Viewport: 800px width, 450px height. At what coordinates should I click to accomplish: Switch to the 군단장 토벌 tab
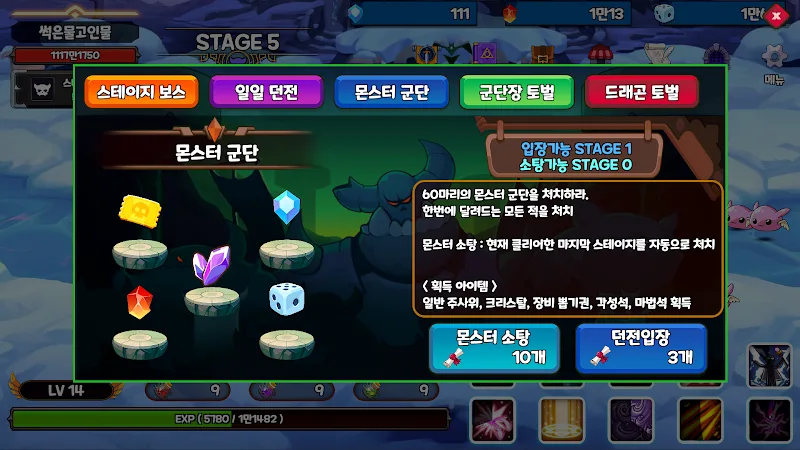click(516, 94)
